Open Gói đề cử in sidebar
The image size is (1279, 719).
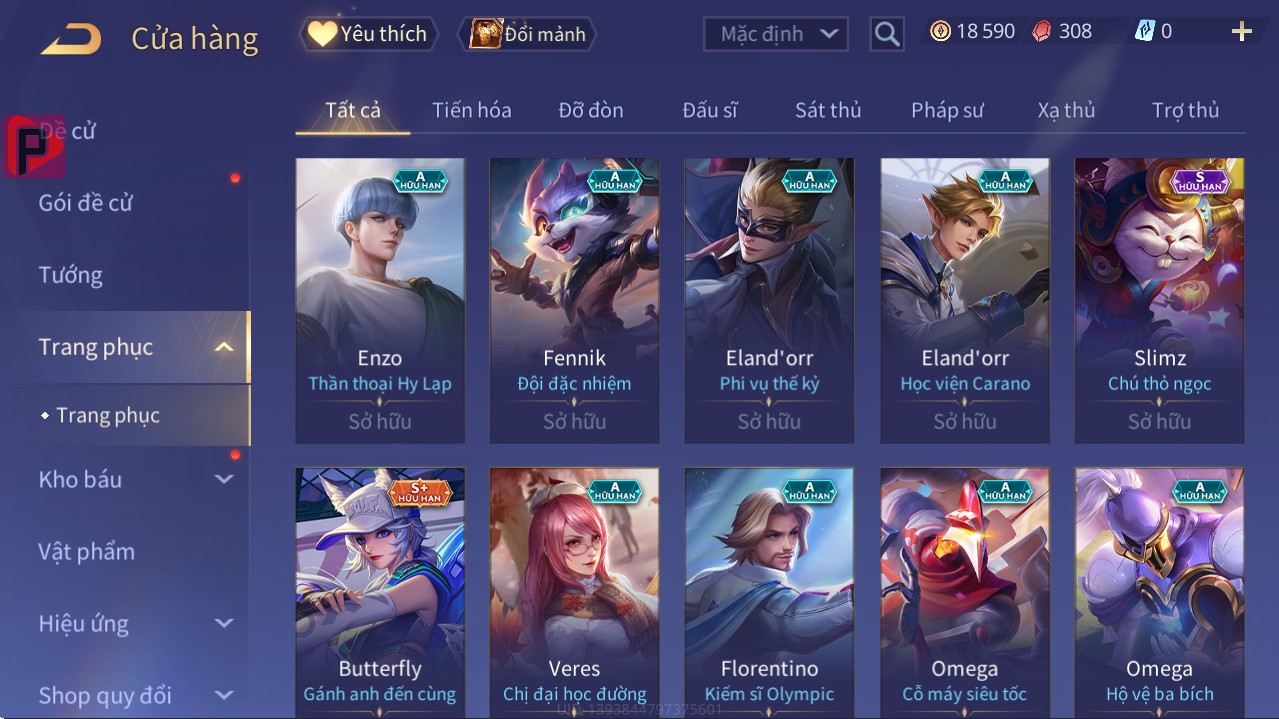86,203
